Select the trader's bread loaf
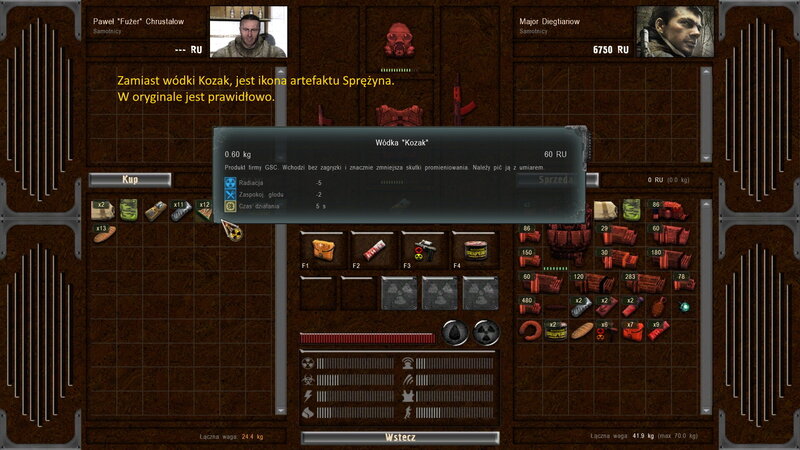This screenshot has height=450, width=800. coord(580,330)
